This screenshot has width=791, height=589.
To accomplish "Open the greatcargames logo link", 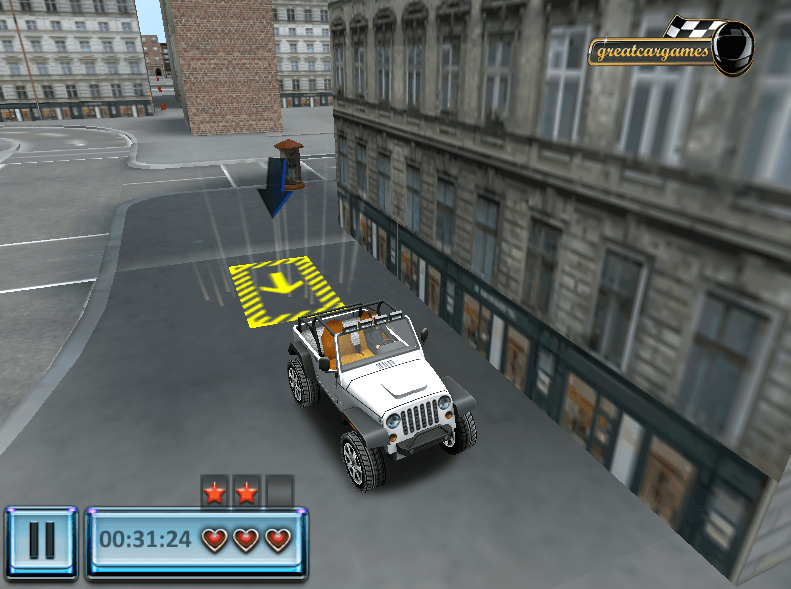I will pos(668,49).
